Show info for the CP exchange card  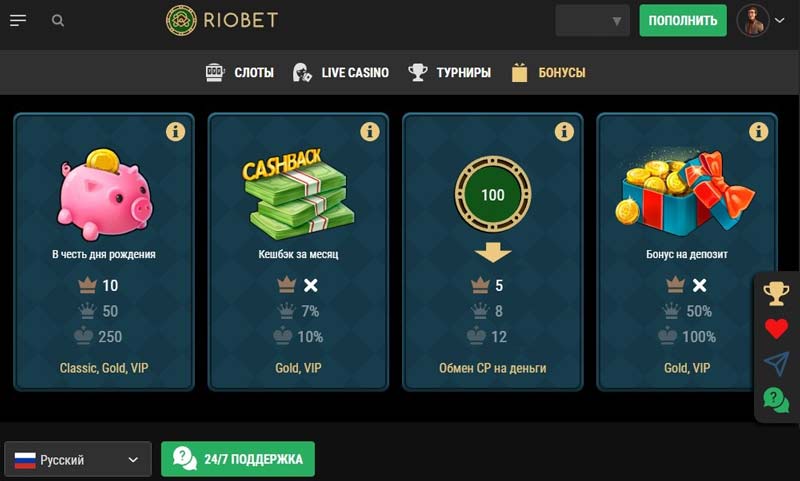click(564, 131)
